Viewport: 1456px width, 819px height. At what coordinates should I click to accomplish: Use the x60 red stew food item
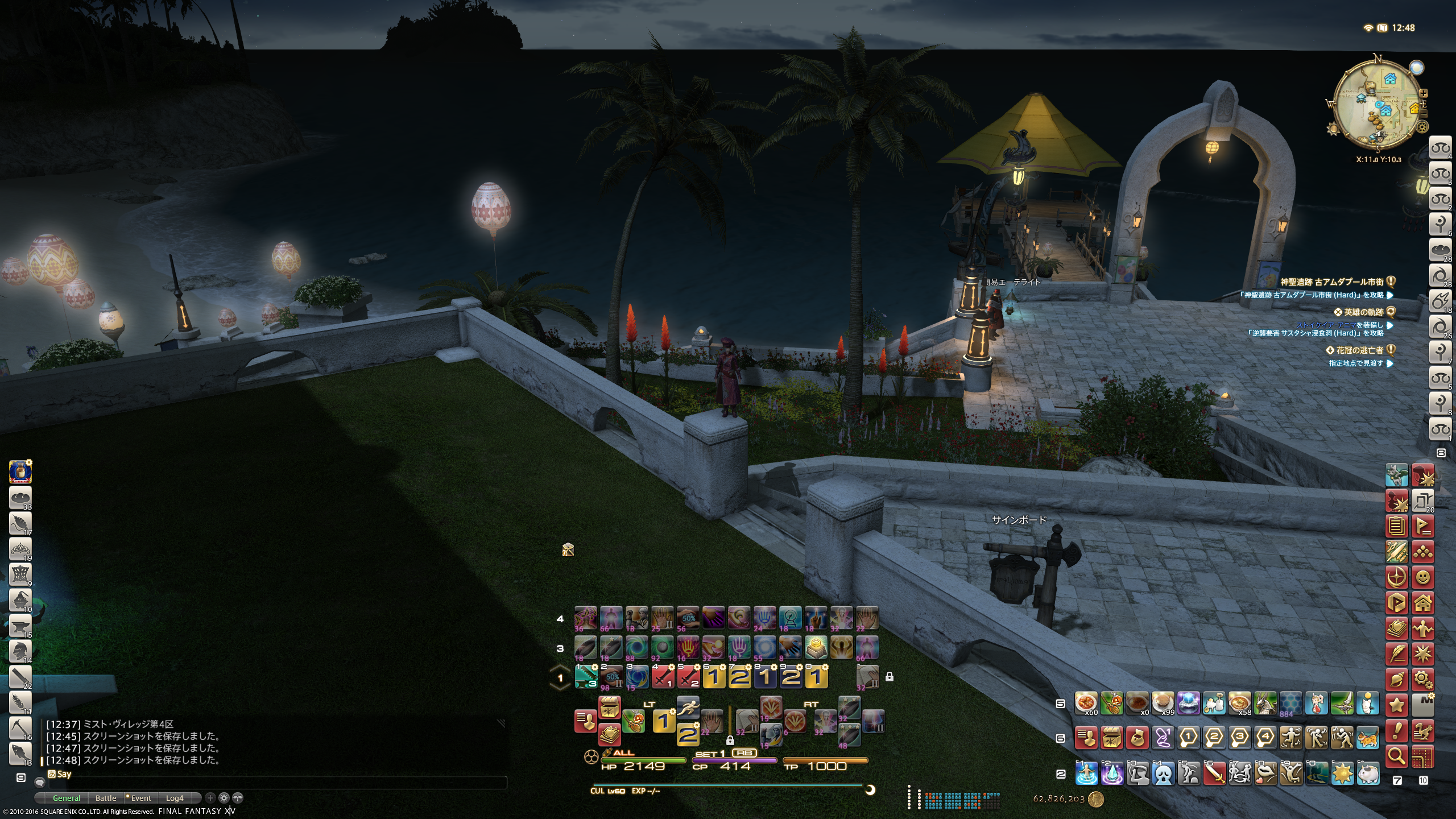1086,704
